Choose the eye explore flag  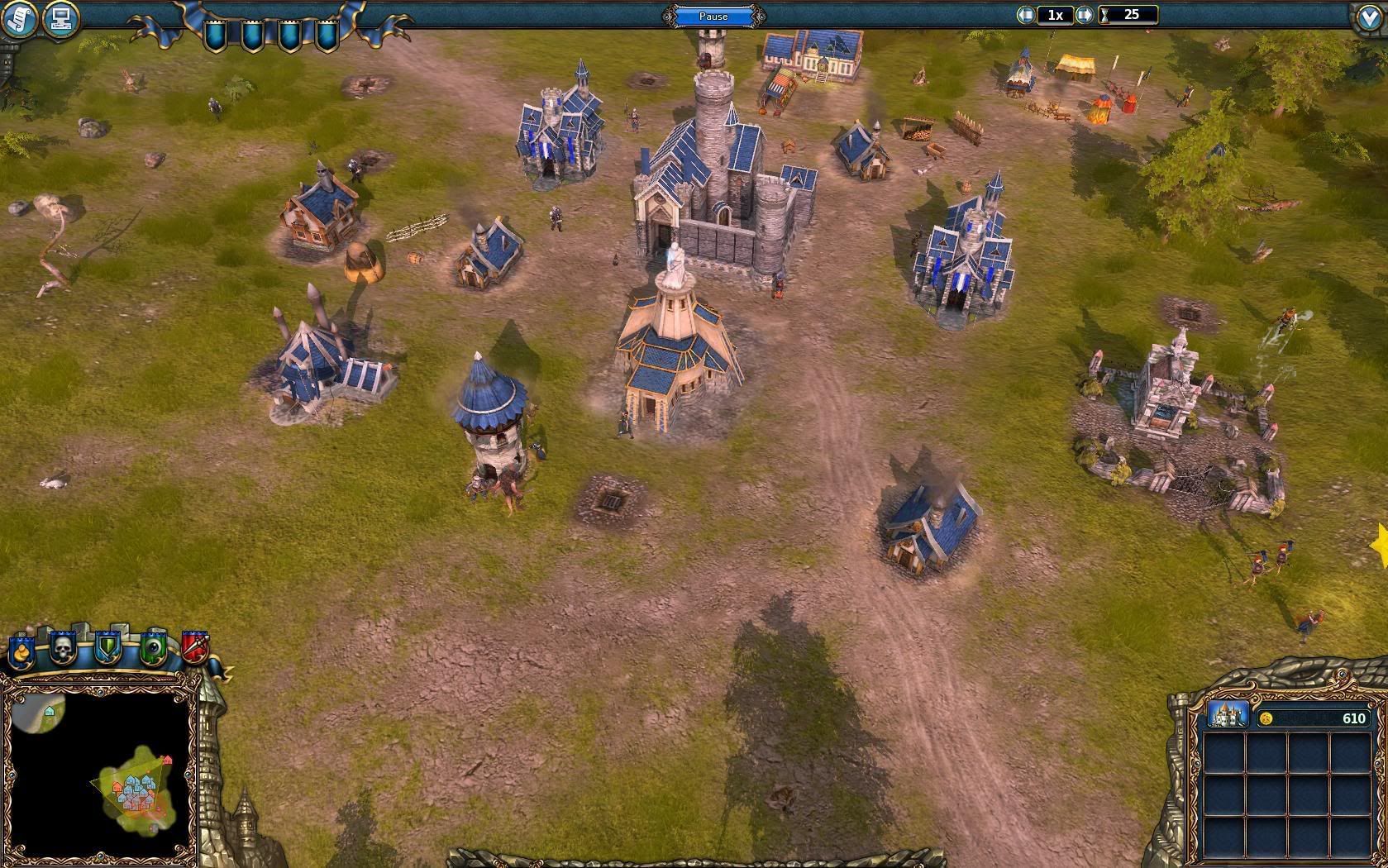(152, 649)
